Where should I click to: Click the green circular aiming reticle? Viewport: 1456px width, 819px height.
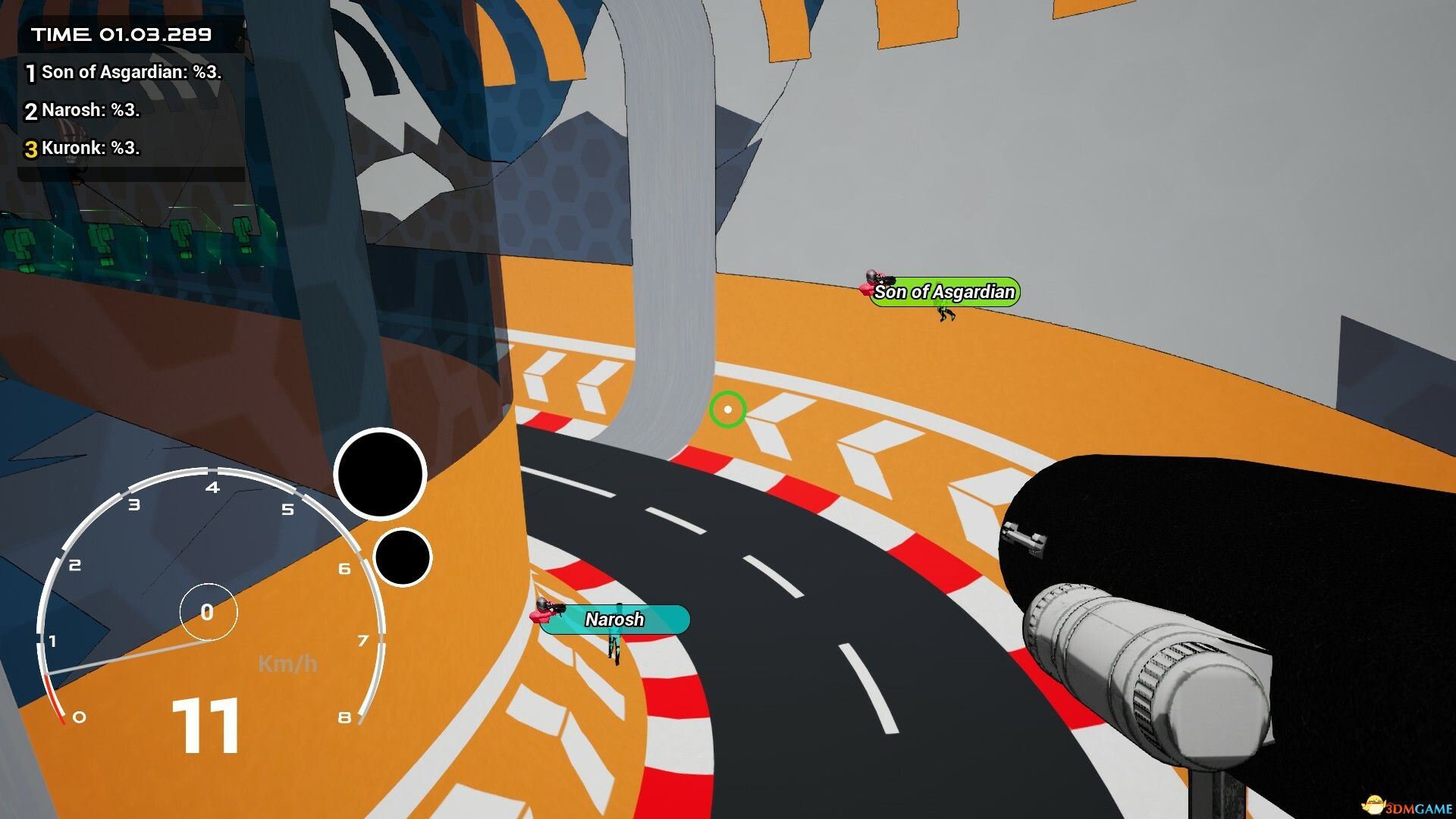728,409
